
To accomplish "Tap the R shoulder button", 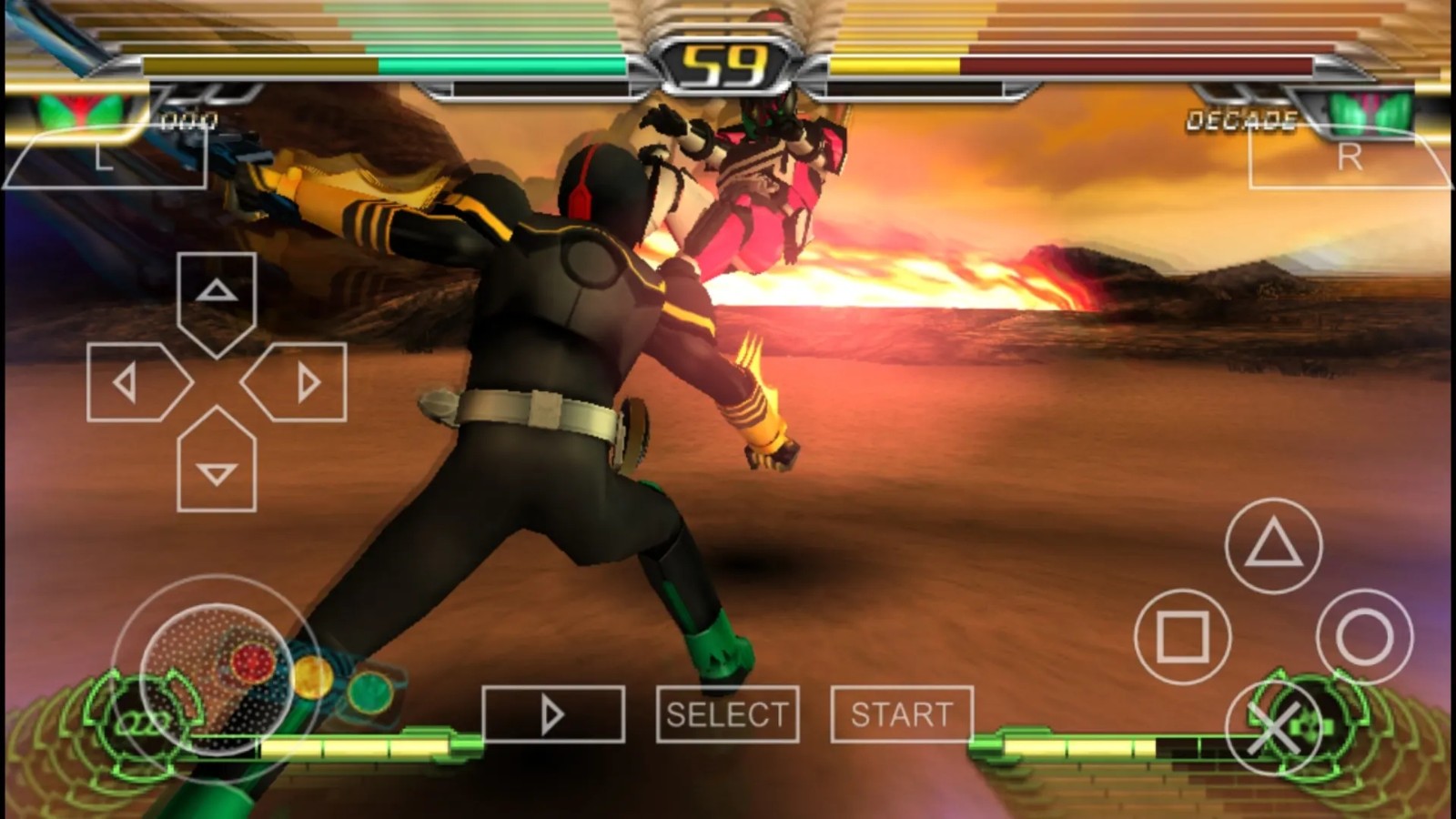I will coord(1350,158).
